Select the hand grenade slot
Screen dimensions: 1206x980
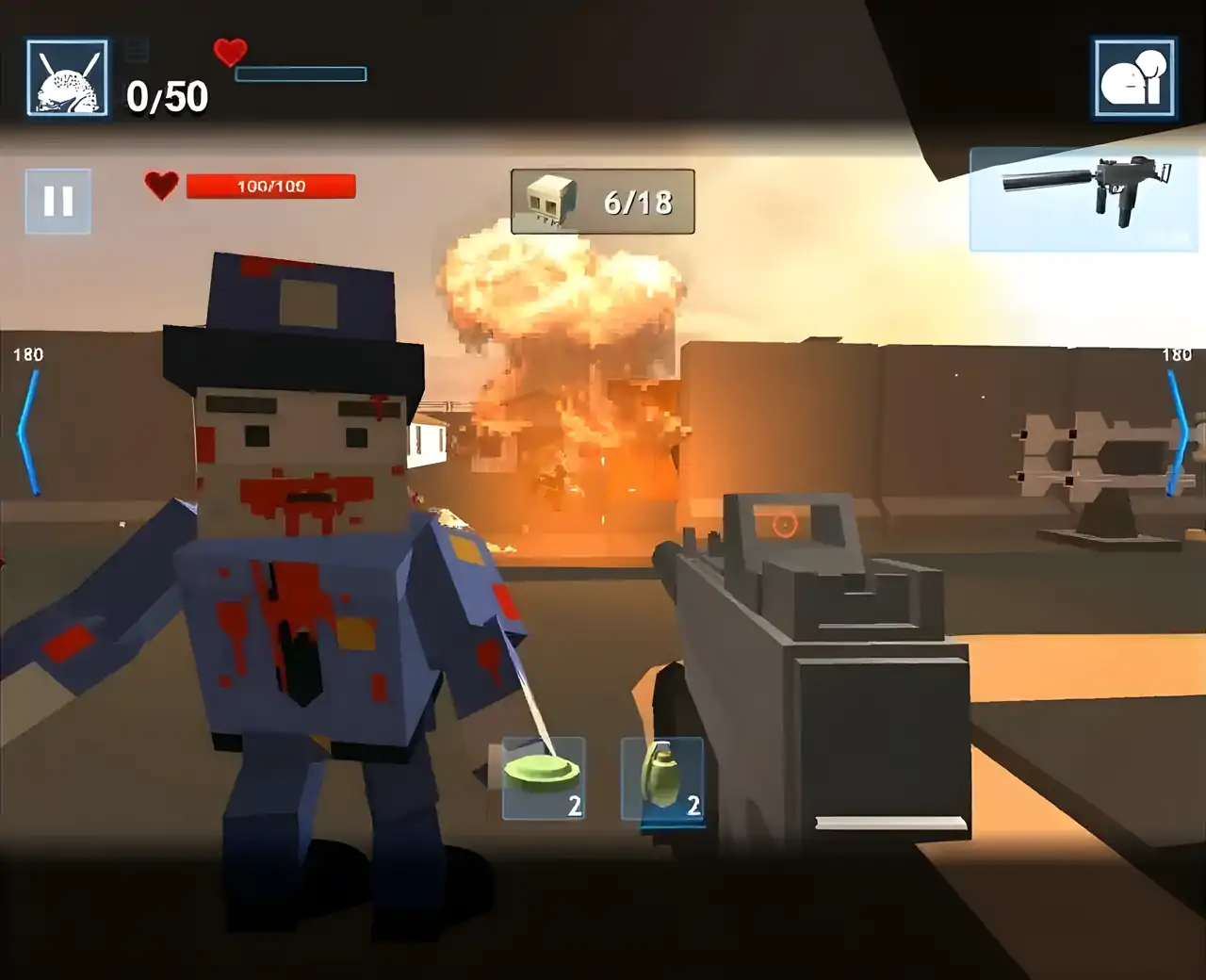point(662,778)
